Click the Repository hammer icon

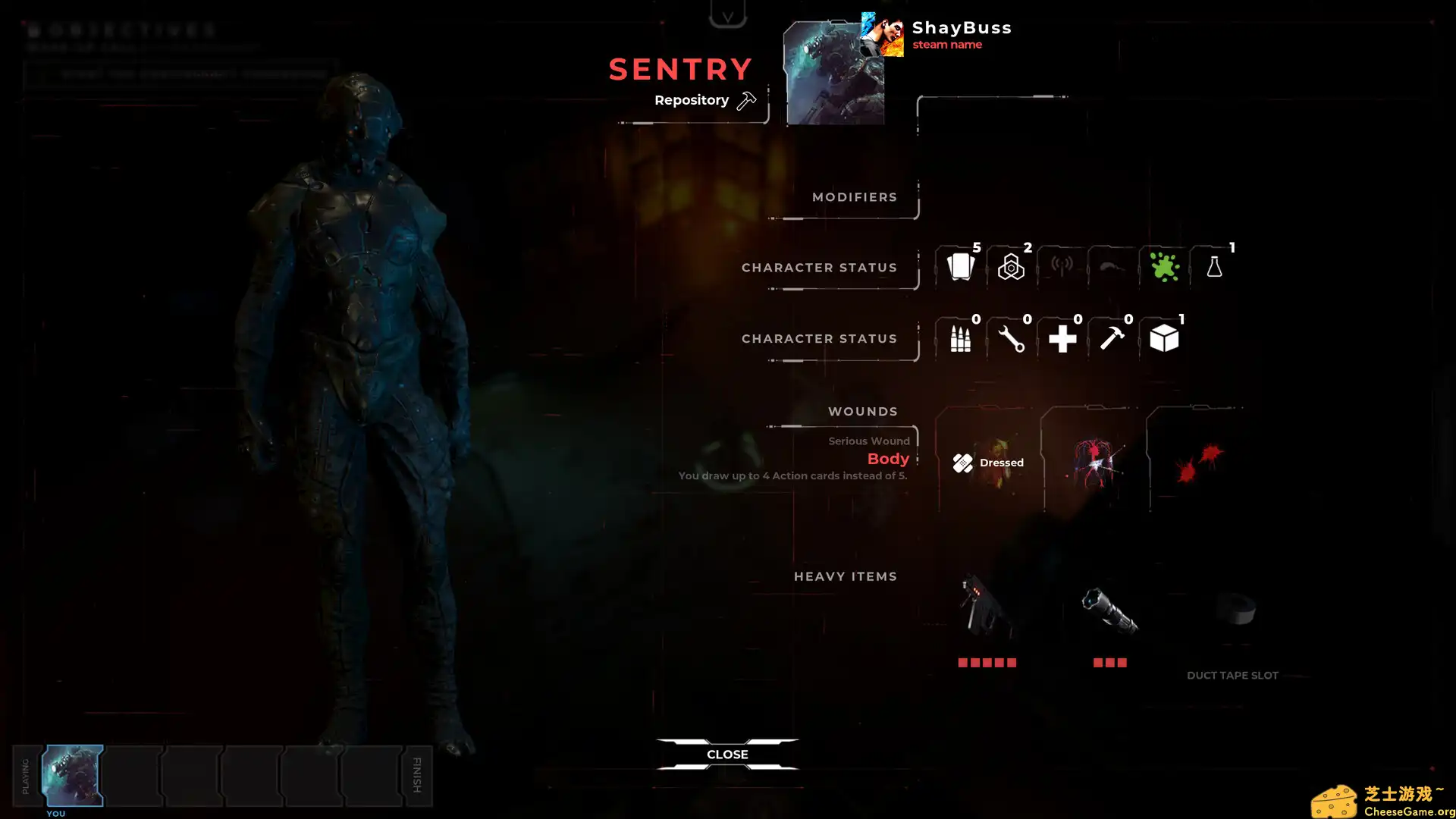(x=746, y=100)
